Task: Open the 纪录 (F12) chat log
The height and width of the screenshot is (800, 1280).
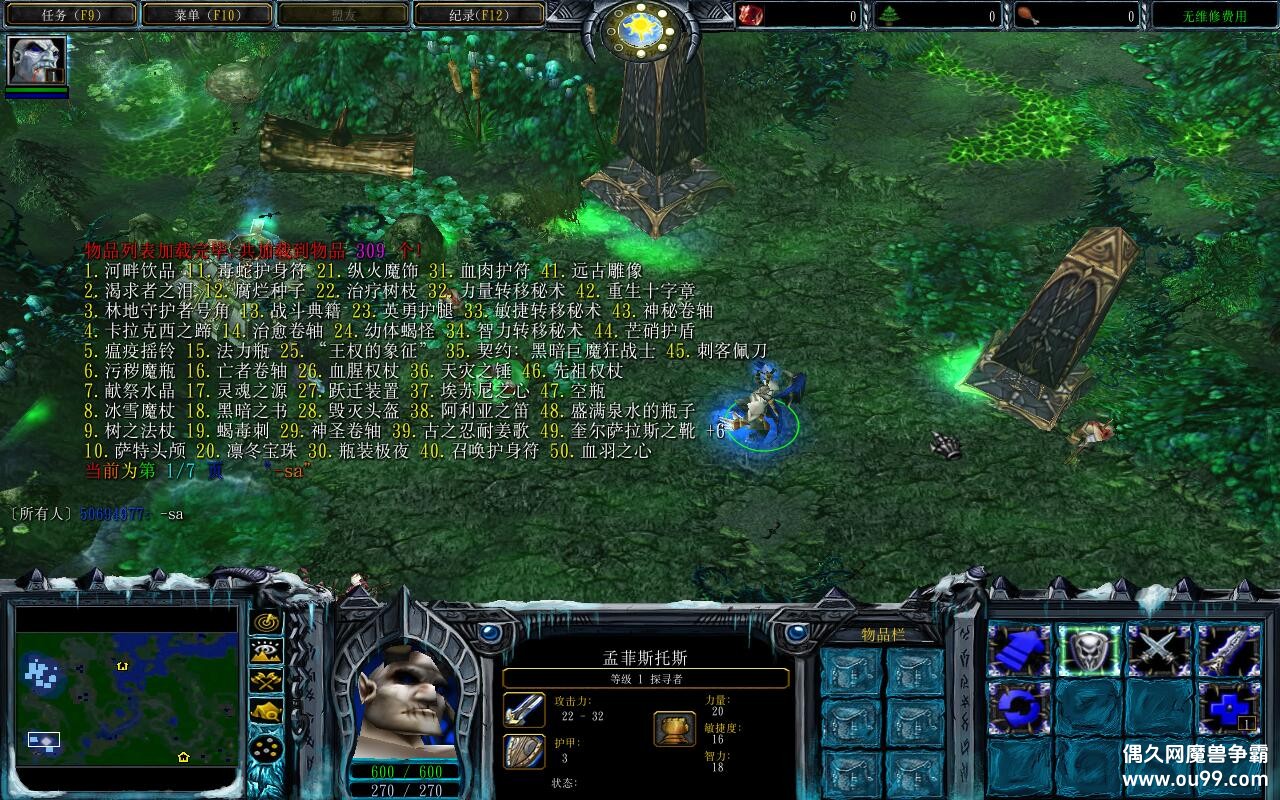Action: tap(478, 15)
